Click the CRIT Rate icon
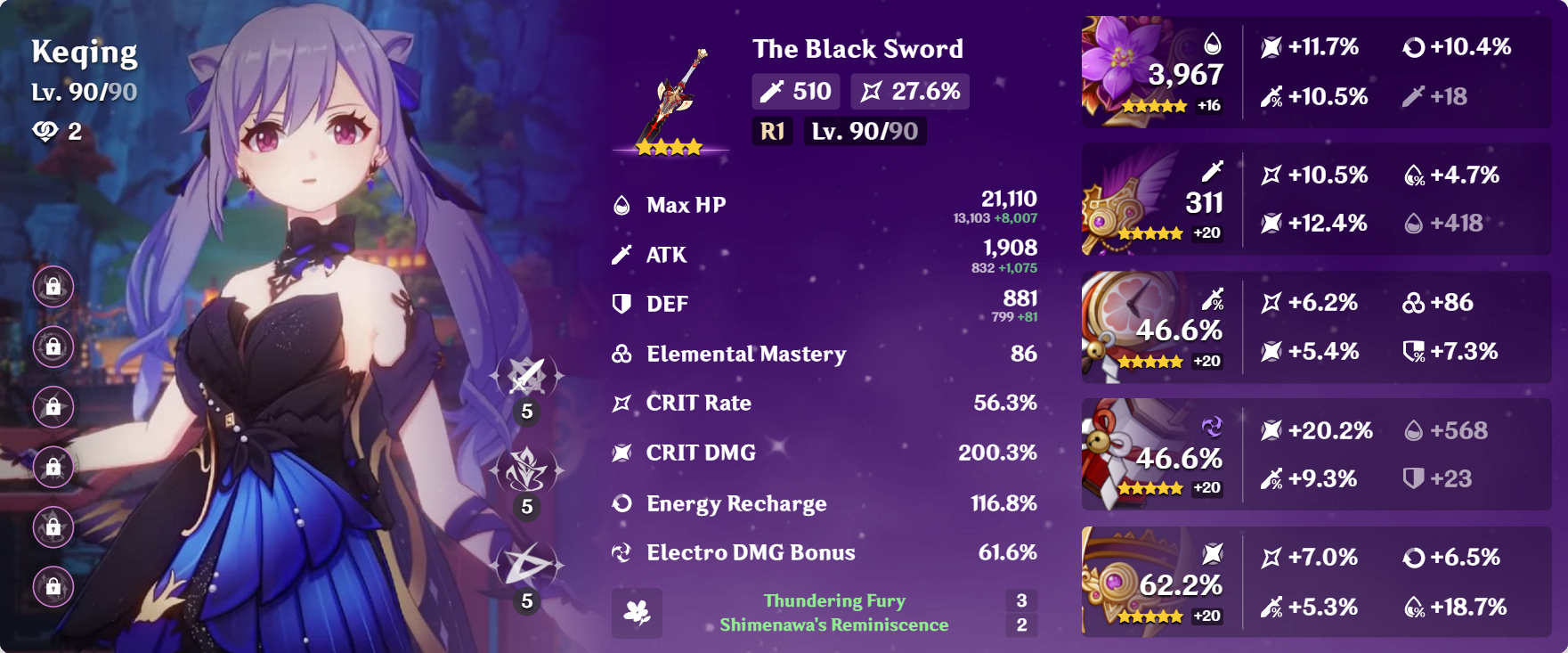 tap(622, 403)
